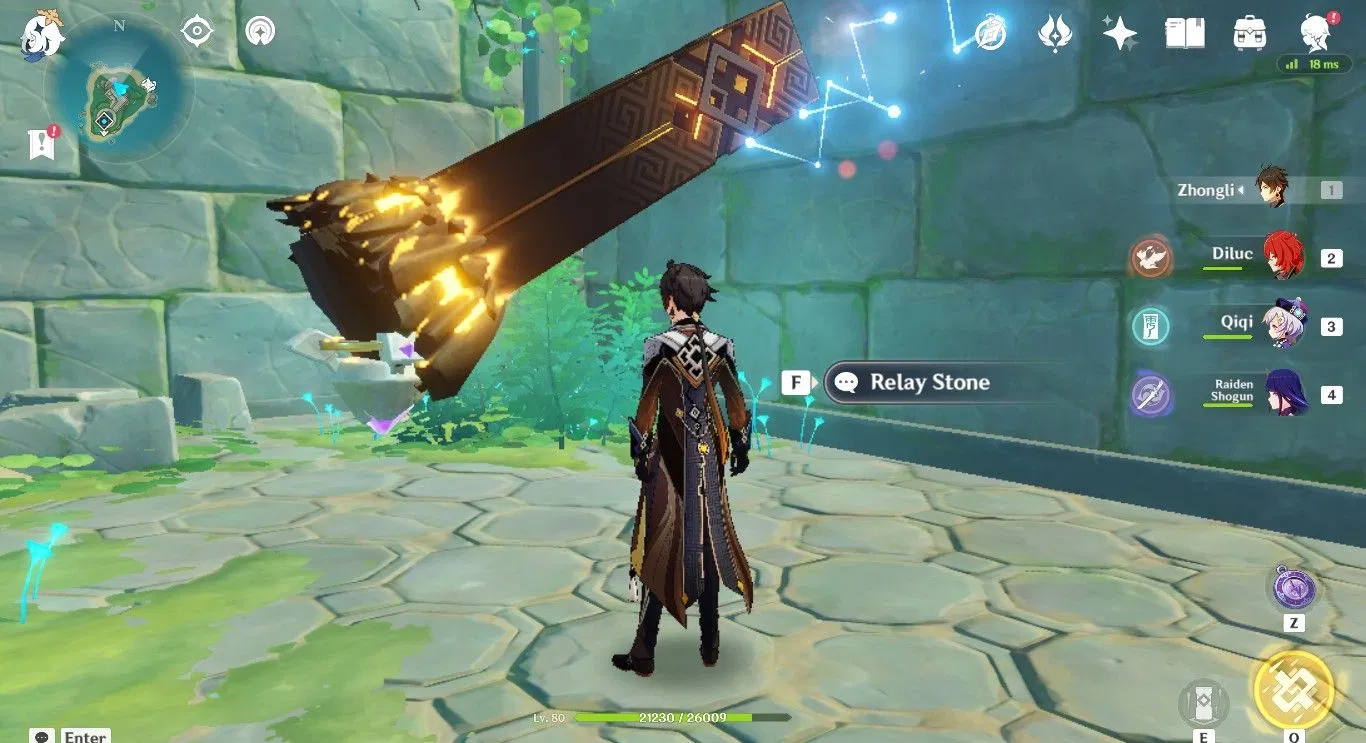Open the winged Battle Pass icon
The width and height of the screenshot is (1366, 743).
pyautogui.click(x=1055, y=33)
